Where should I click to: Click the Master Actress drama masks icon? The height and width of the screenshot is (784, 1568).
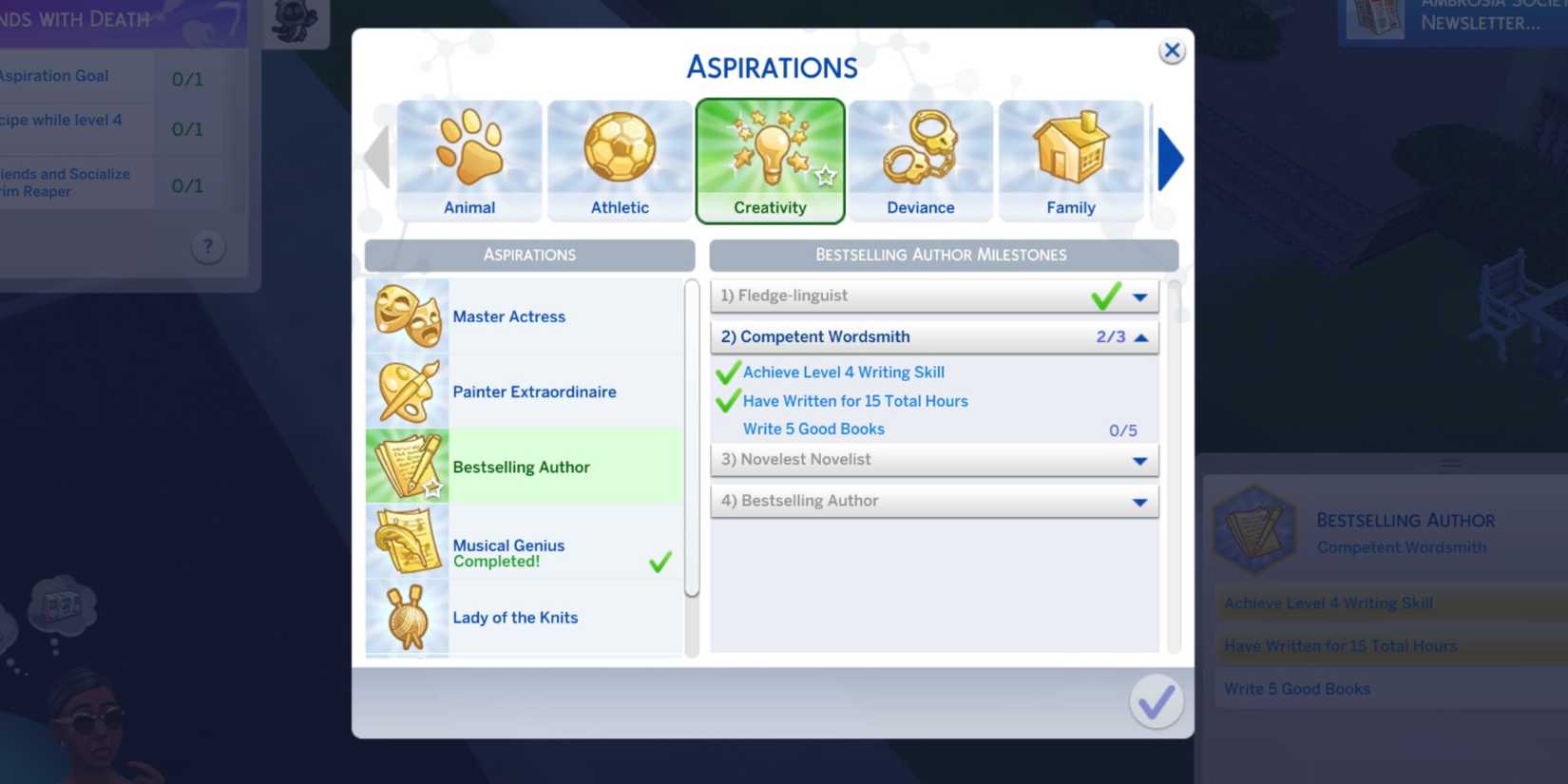[407, 316]
